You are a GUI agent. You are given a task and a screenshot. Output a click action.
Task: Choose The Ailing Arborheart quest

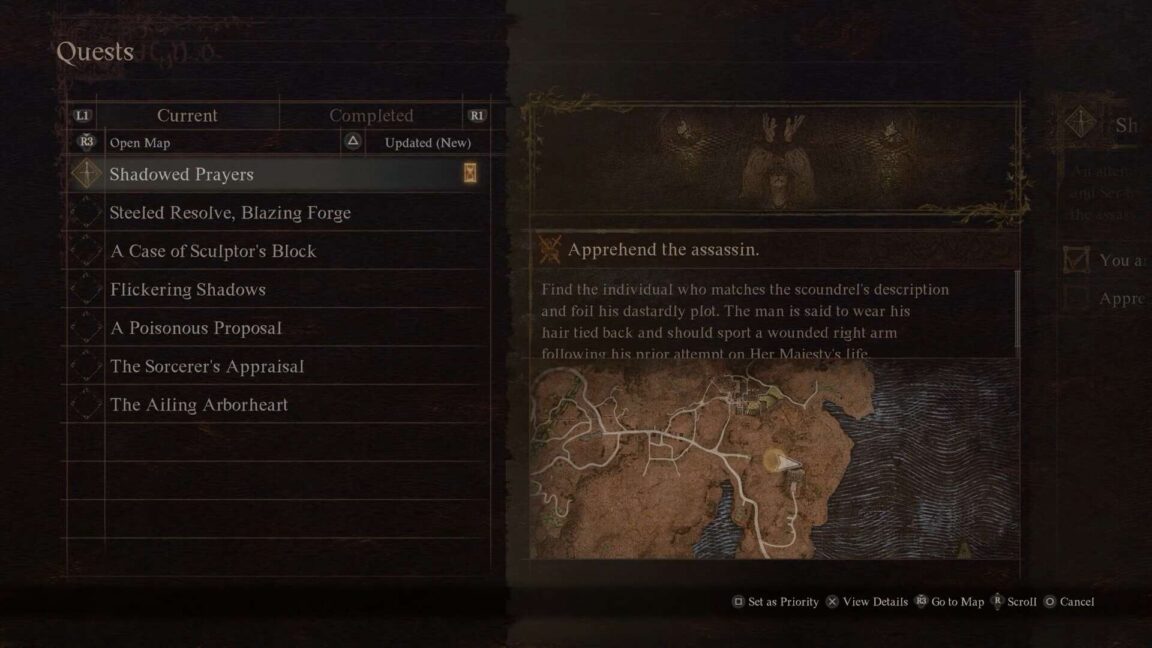pos(199,405)
